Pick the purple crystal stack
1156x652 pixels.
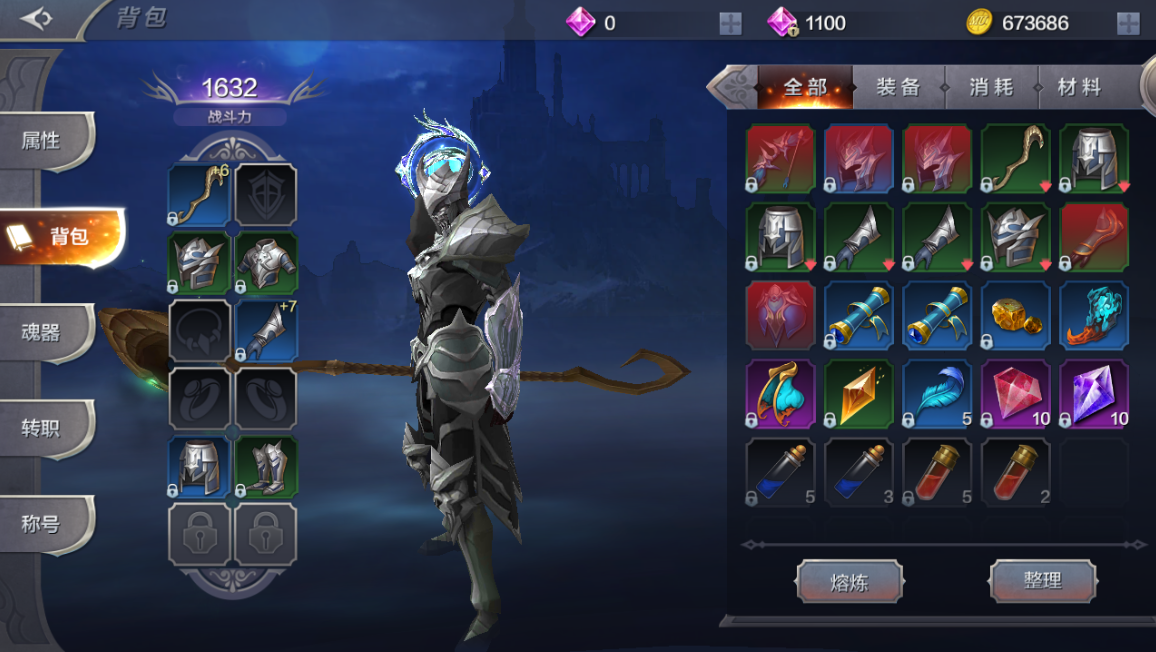(x=1094, y=394)
